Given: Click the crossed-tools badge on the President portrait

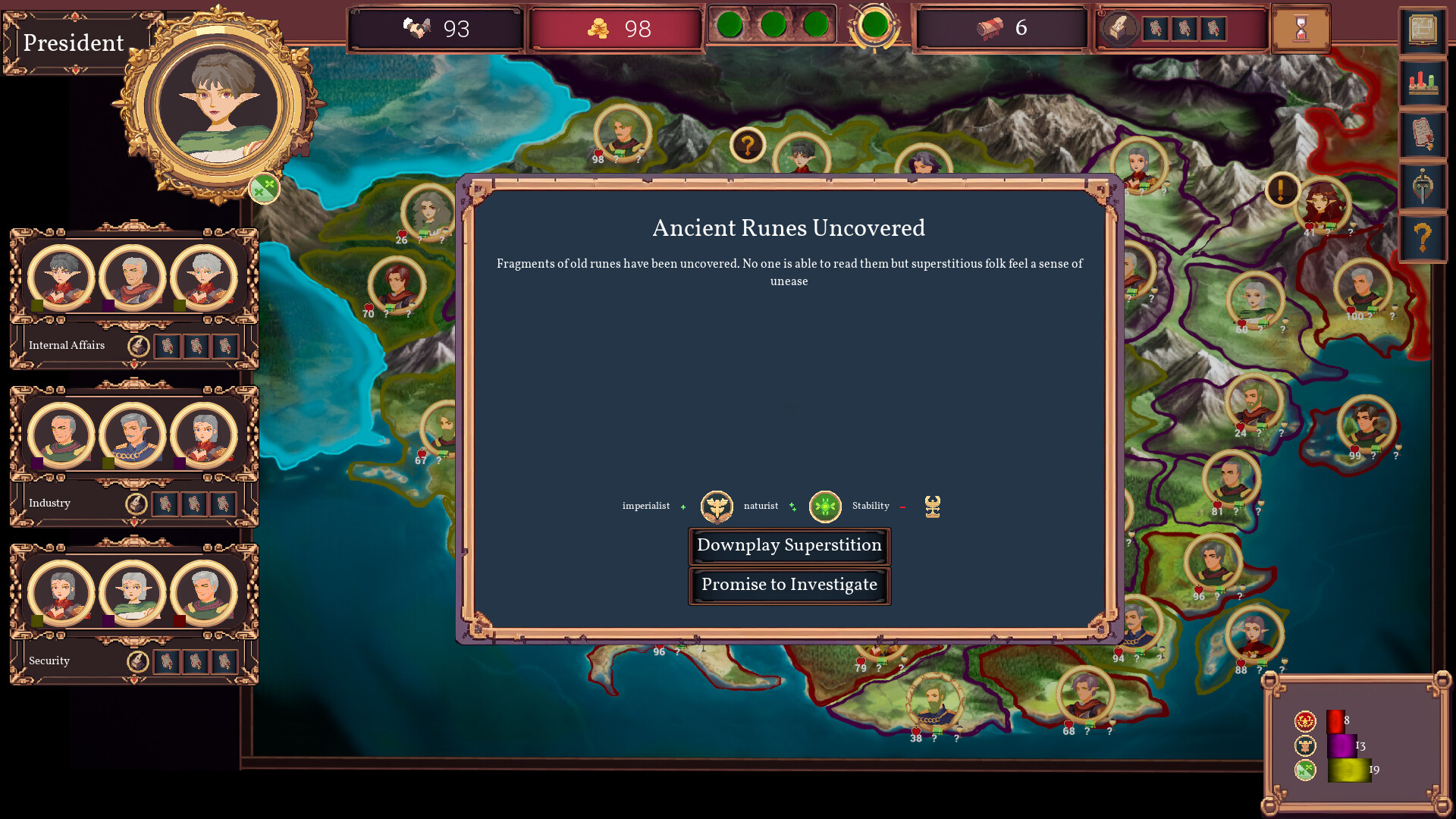Looking at the screenshot, I should click(x=264, y=188).
